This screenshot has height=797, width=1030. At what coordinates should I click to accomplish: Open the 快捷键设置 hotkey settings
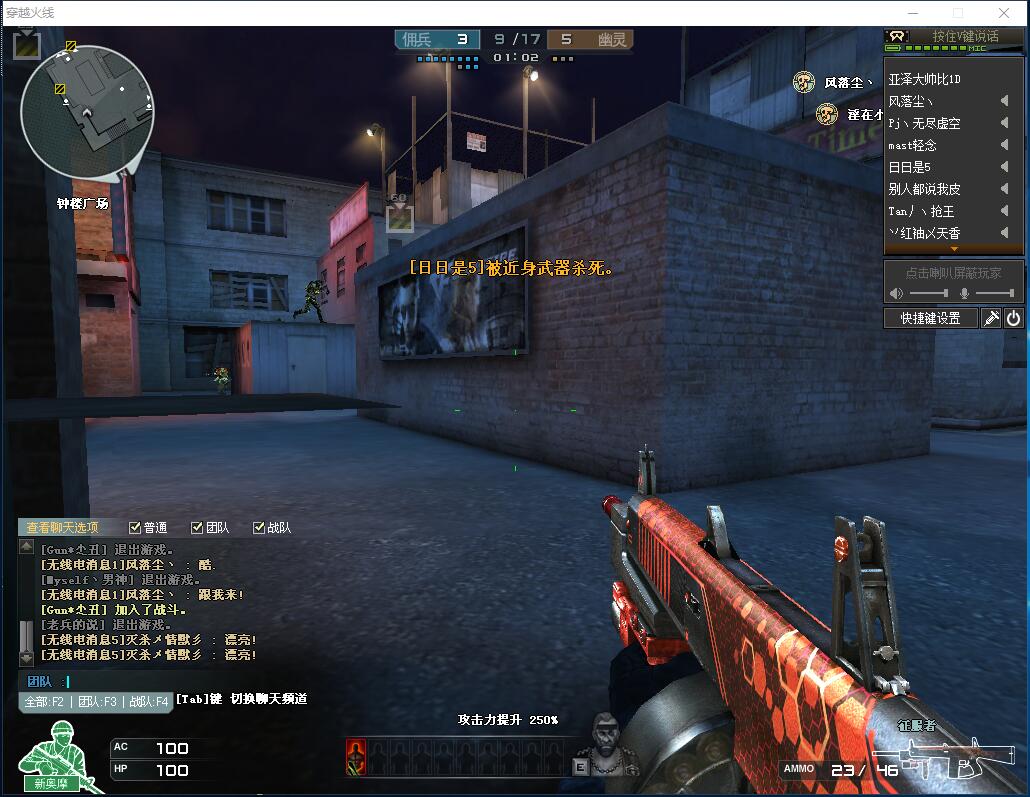930,318
